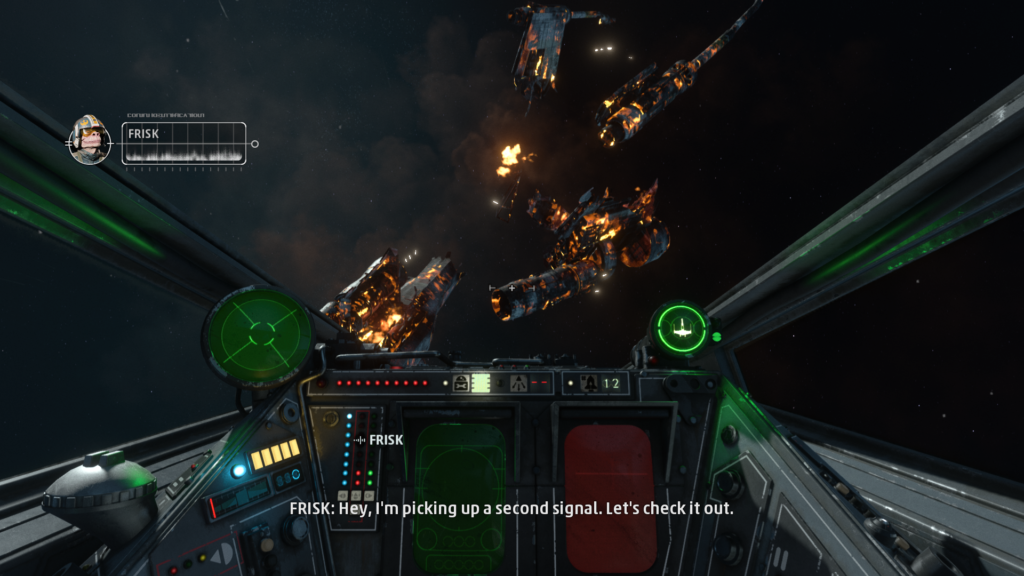
Task: Select the FRISK comms waveform panel
Action: (183, 143)
